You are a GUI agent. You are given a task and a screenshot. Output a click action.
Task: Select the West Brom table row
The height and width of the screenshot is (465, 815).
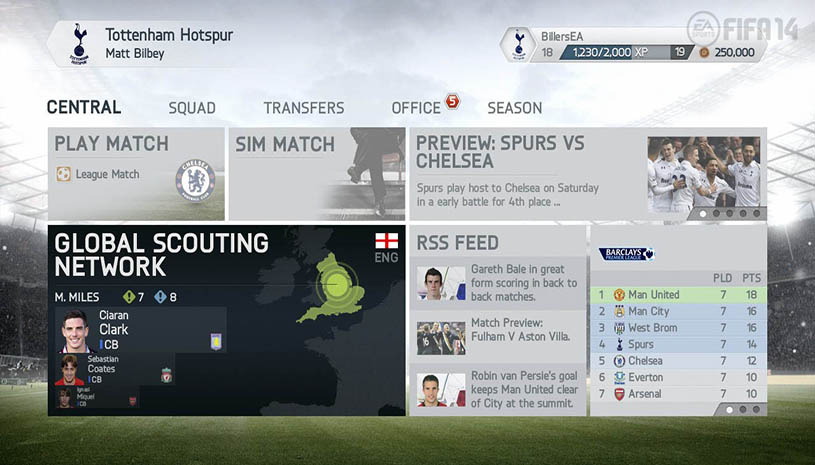point(678,328)
